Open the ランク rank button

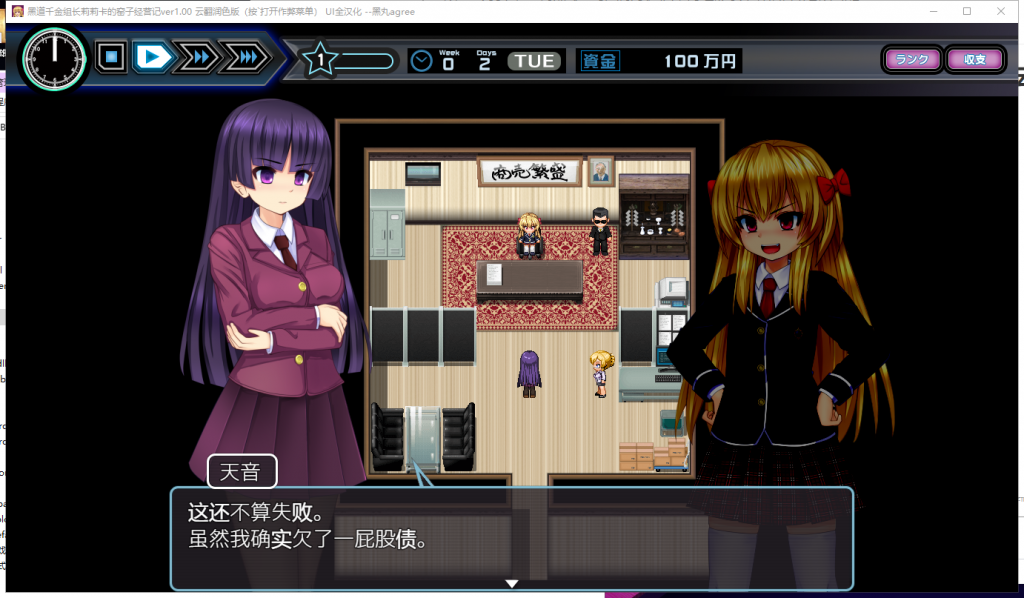click(x=912, y=59)
